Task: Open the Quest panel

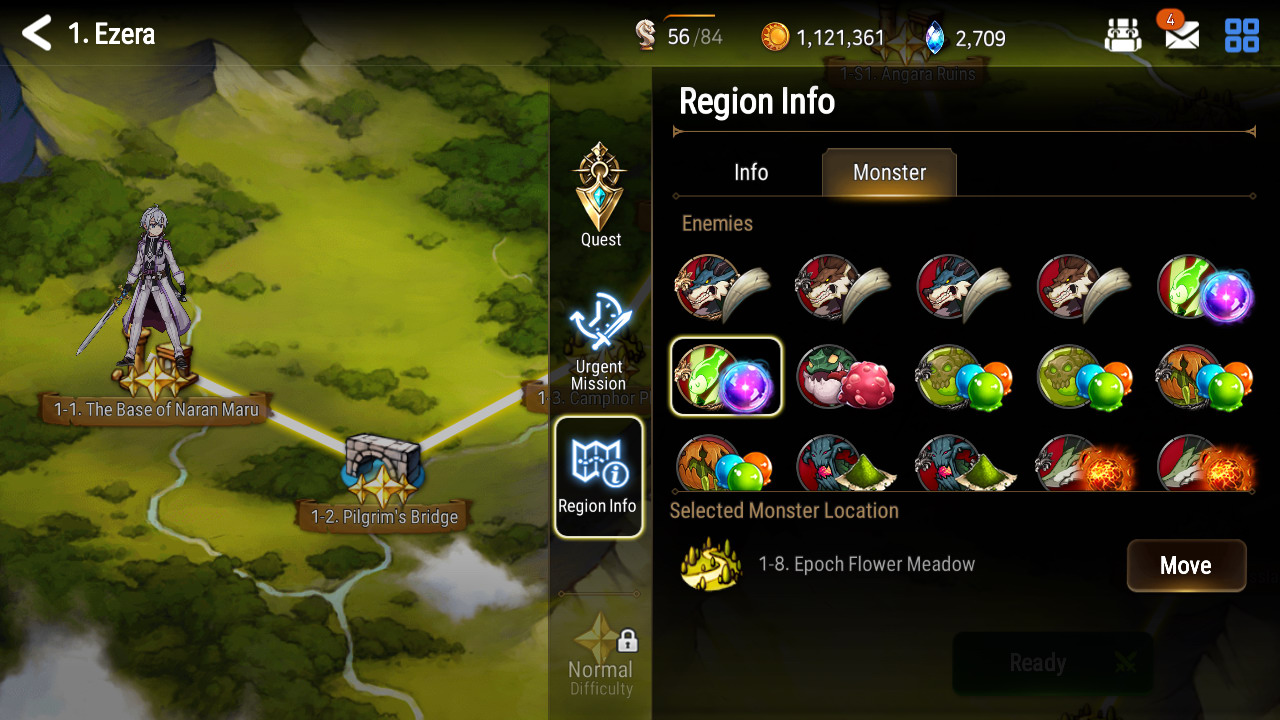Action: (600, 195)
